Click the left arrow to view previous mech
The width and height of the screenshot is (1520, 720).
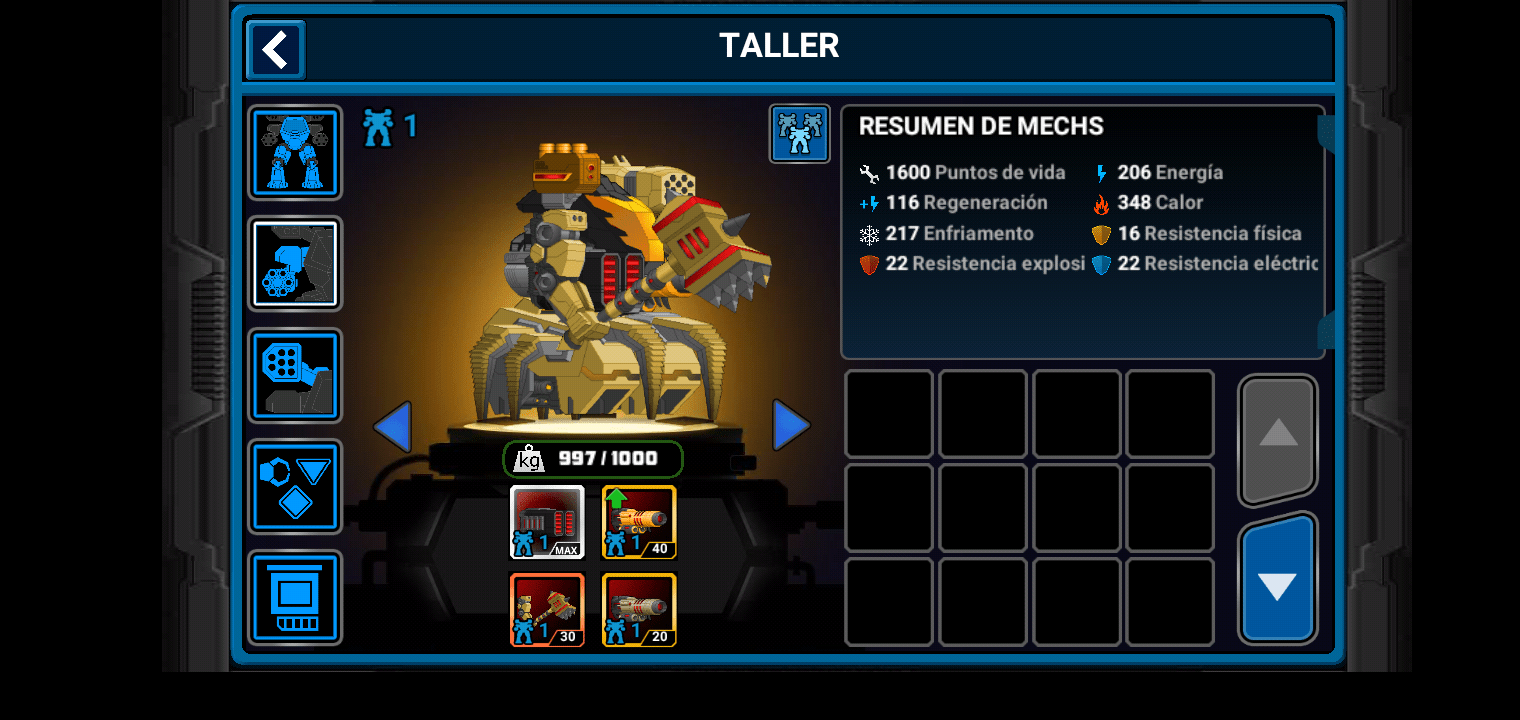(394, 425)
